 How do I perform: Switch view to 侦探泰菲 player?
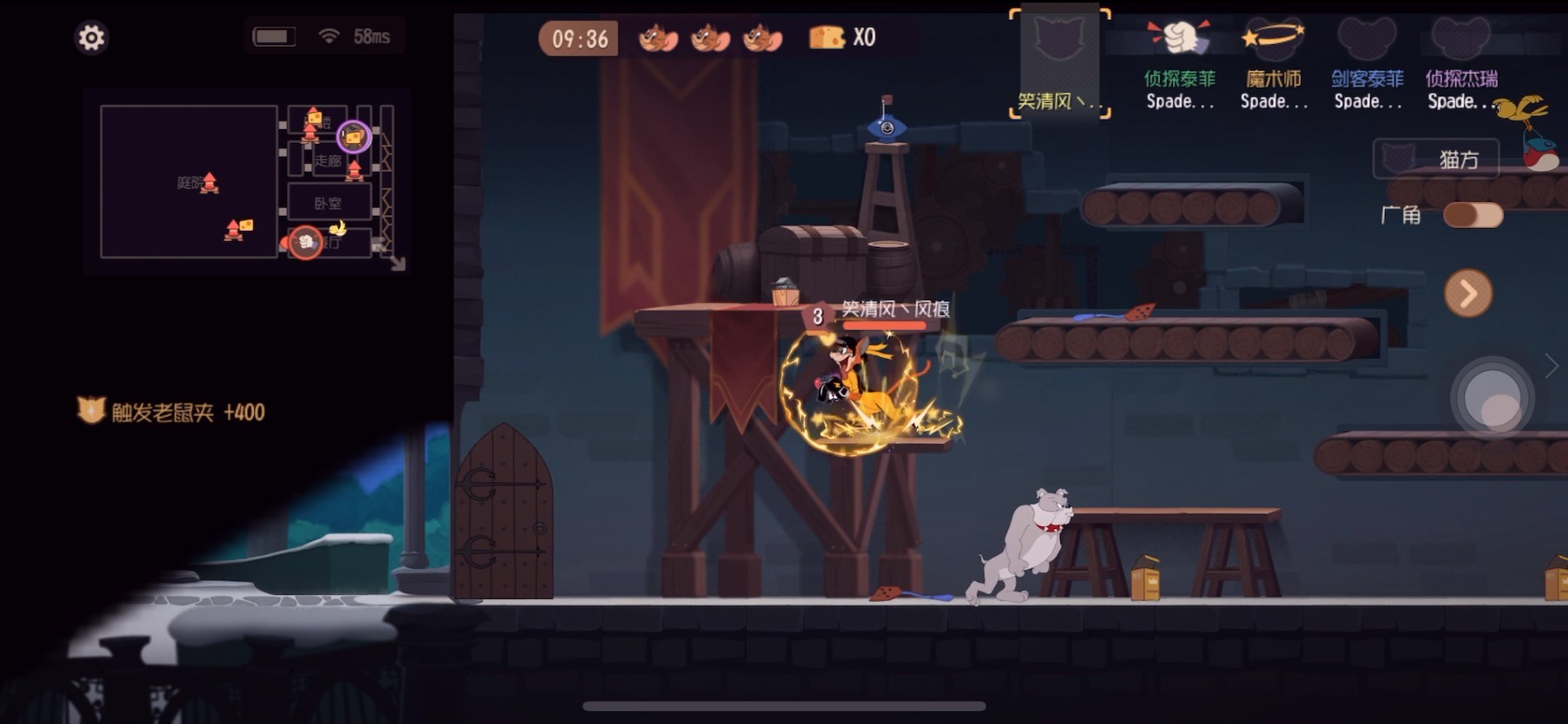tap(1179, 65)
